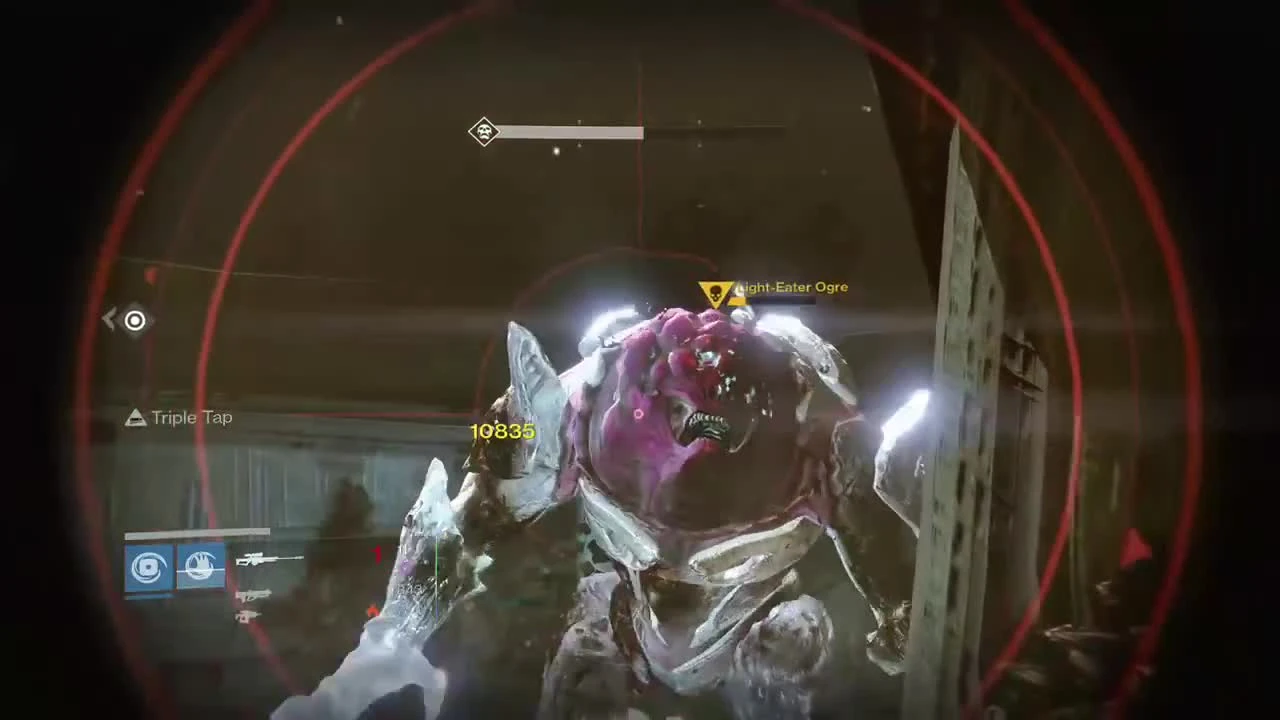Open the ammo counter dropdown near the reticle
Viewport: 1280px width, 720px height.
[x=377, y=555]
